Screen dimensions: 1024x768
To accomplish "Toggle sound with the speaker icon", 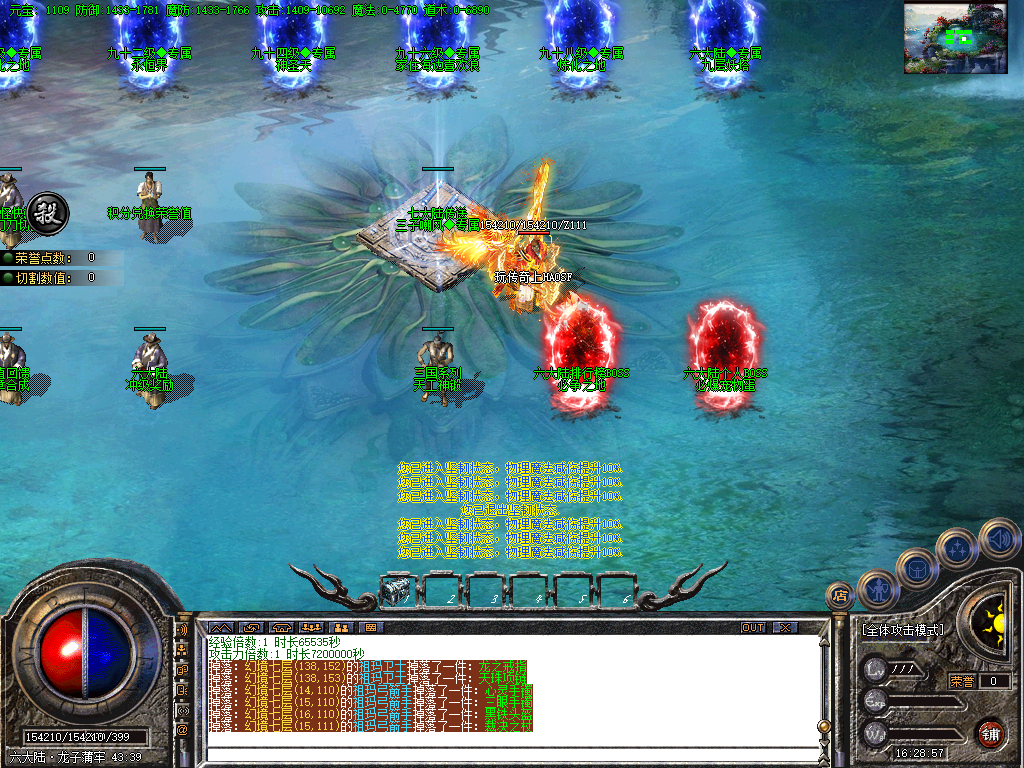I will [998, 538].
